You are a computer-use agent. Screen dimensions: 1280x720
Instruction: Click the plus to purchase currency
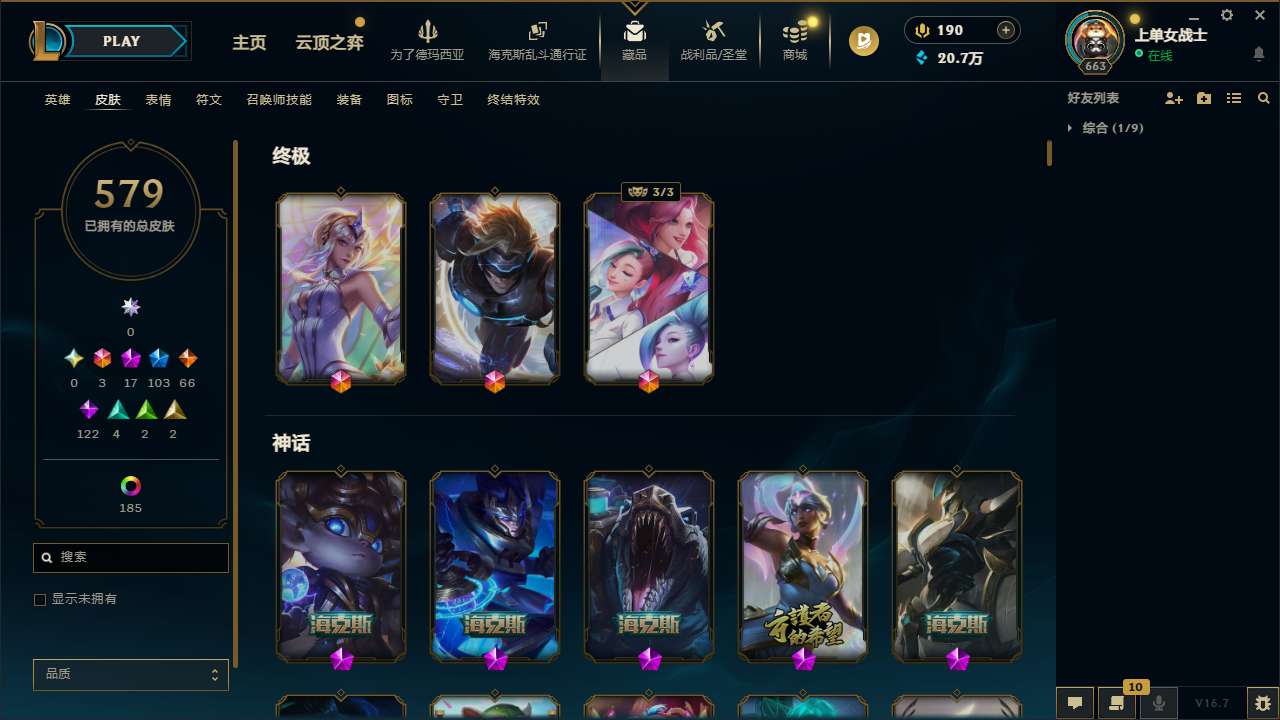(1005, 30)
